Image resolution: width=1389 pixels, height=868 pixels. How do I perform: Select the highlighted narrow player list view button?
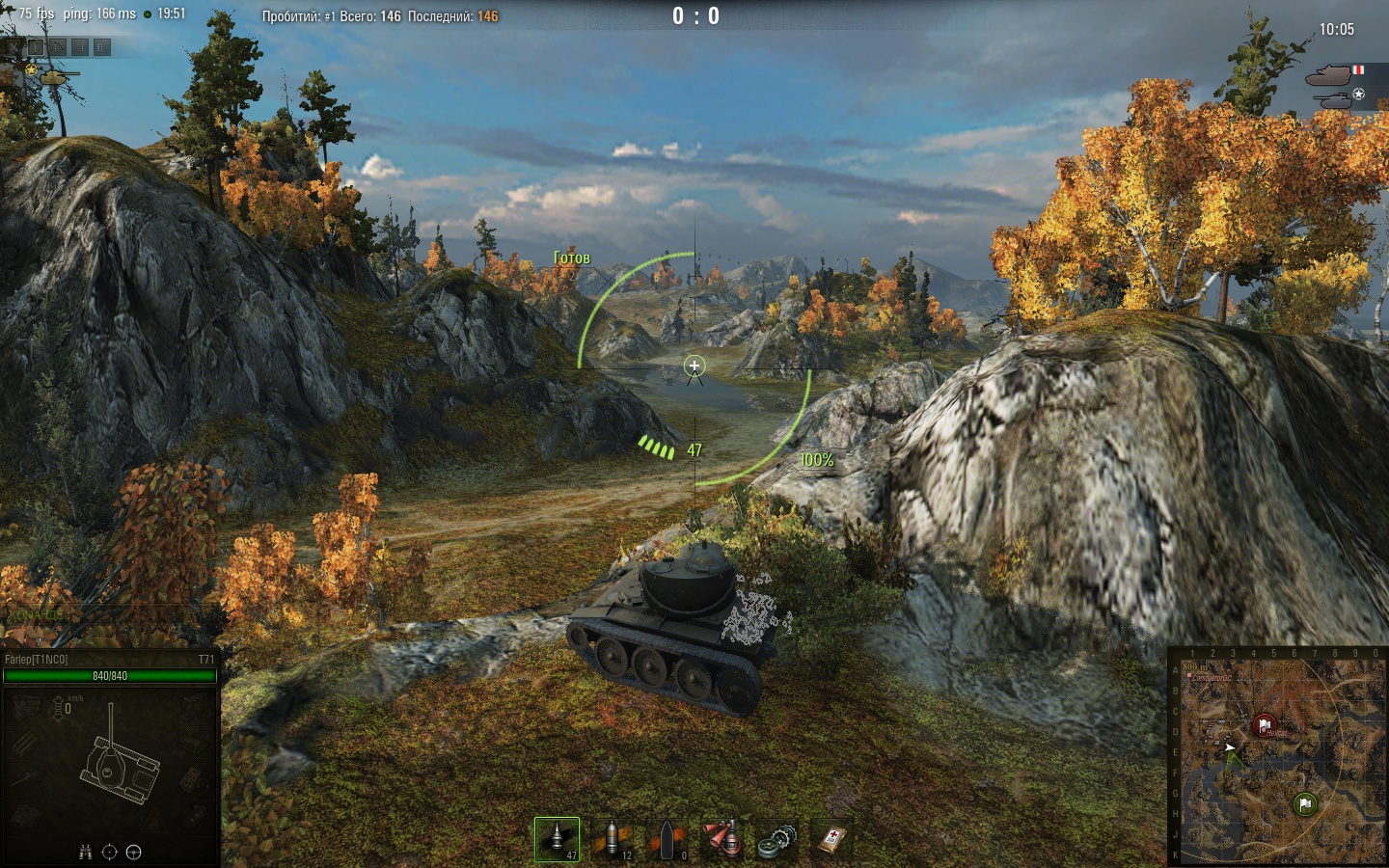pyautogui.click(x=36, y=46)
